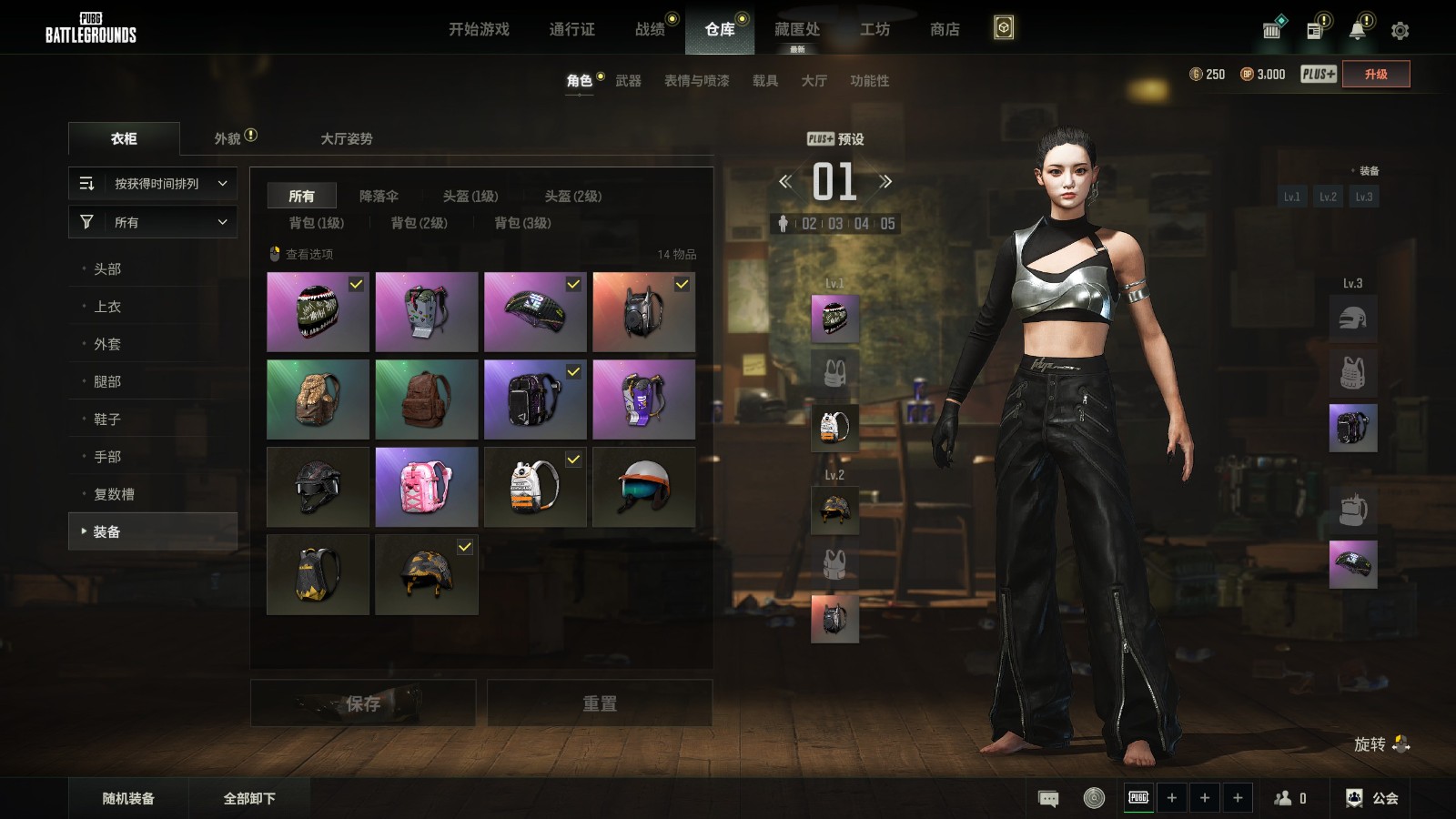Select the brown leather backpack item
The width and height of the screenshot is (1456, 819).
pos(427,399)
